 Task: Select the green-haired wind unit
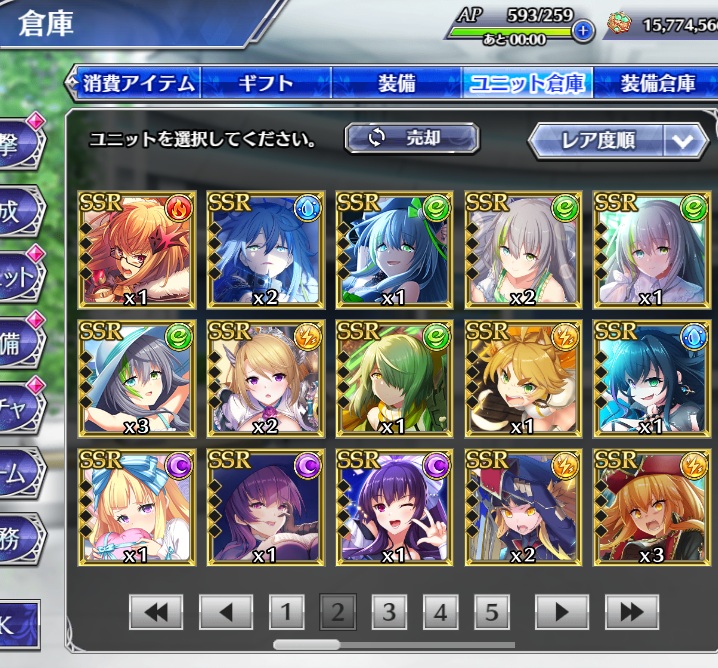pos(394,378)
